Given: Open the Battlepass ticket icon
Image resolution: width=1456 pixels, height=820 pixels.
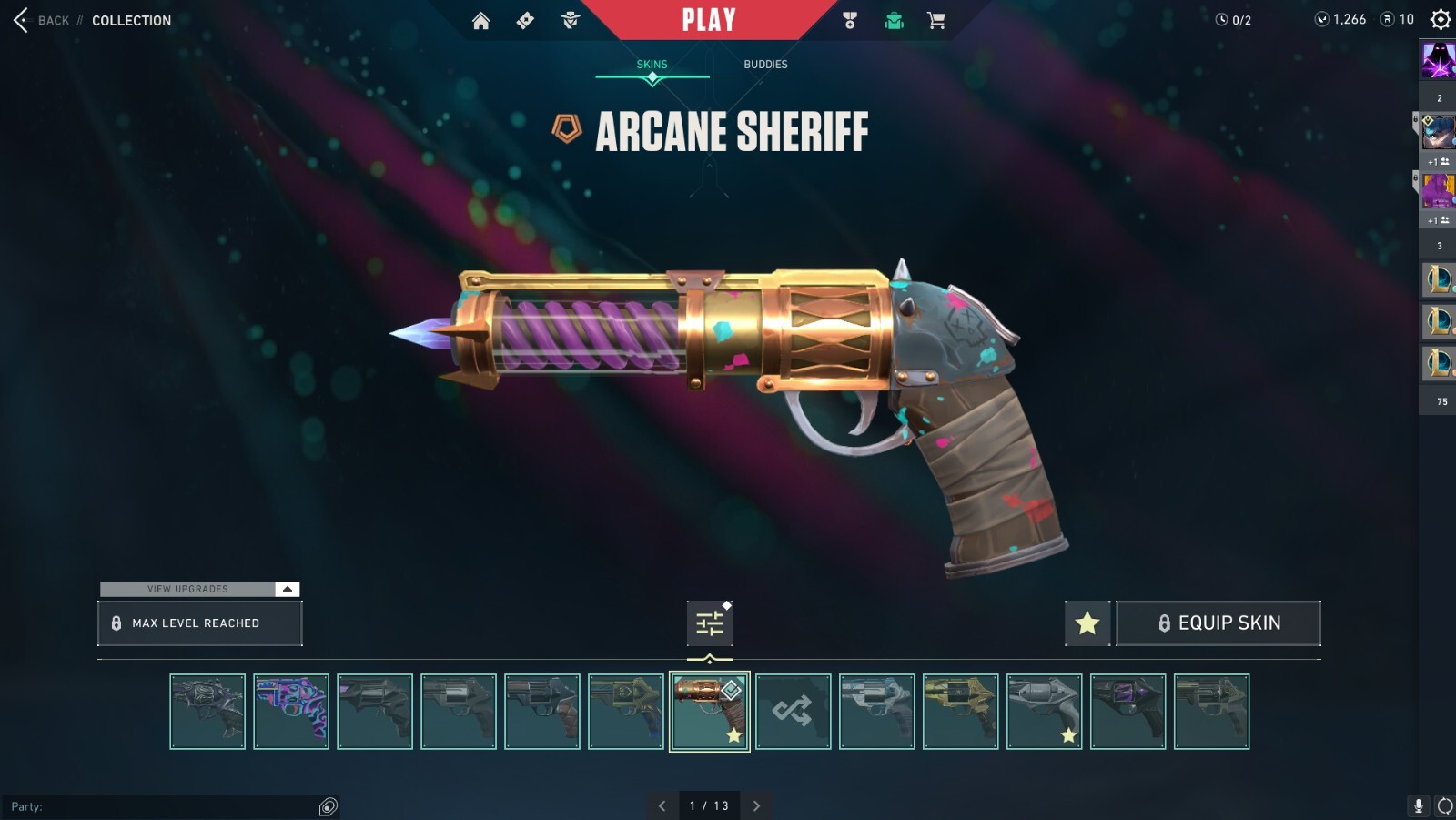Looking at the screenshot, I should pos(526,19).
